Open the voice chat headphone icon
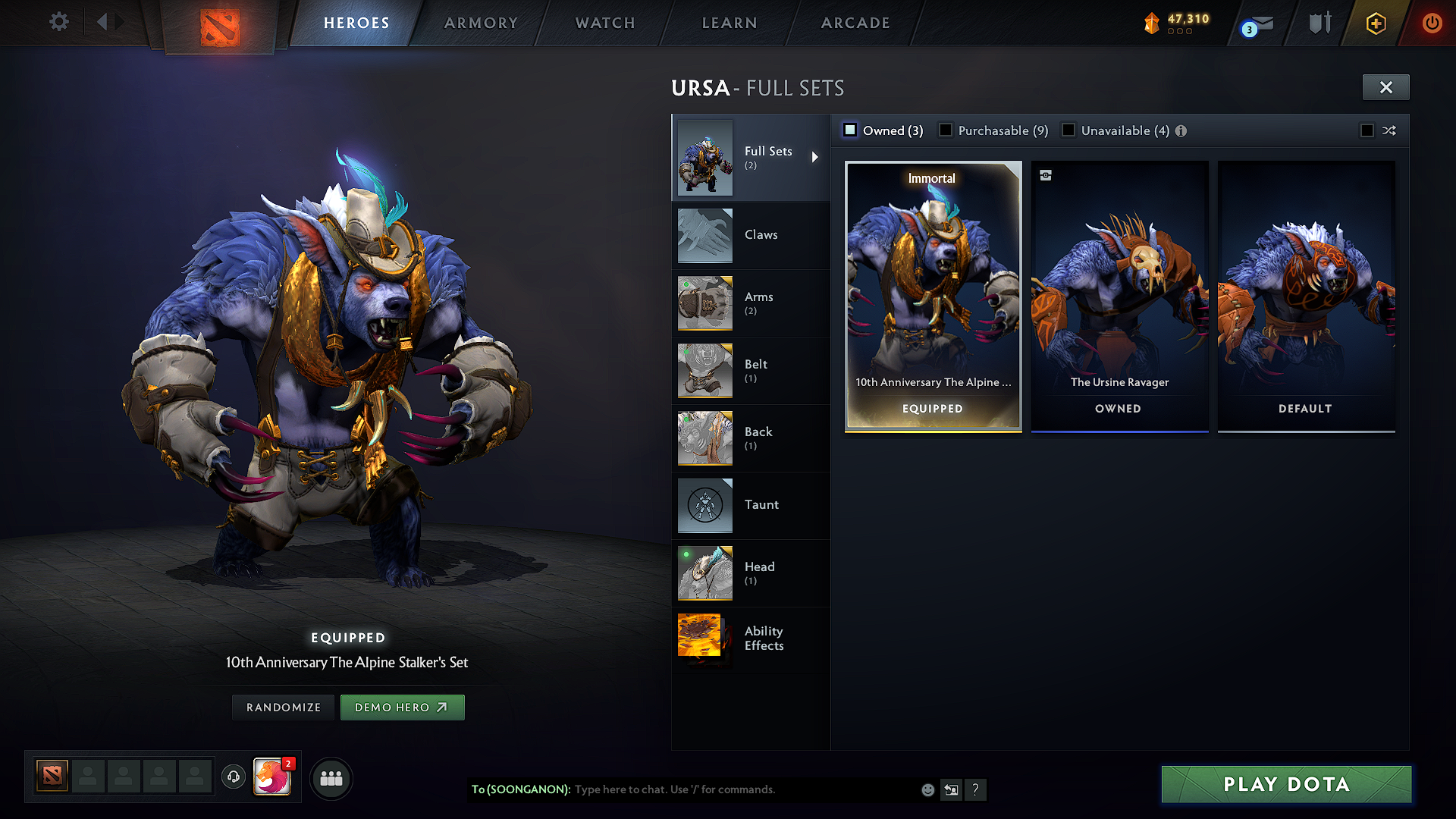This screenshot has height=819, width=1456. [x=234, y=777]
